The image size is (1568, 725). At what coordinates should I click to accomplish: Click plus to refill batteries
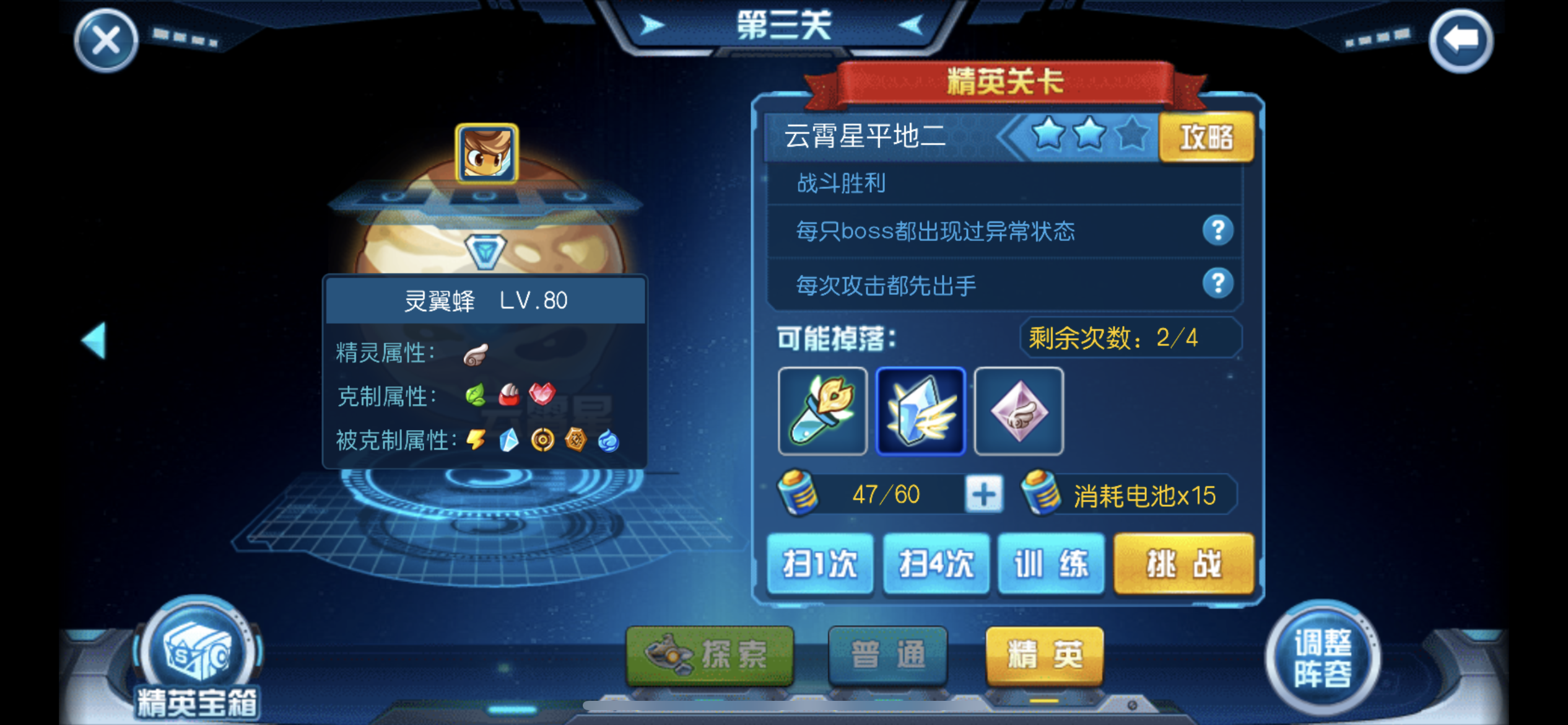[985, 493]
